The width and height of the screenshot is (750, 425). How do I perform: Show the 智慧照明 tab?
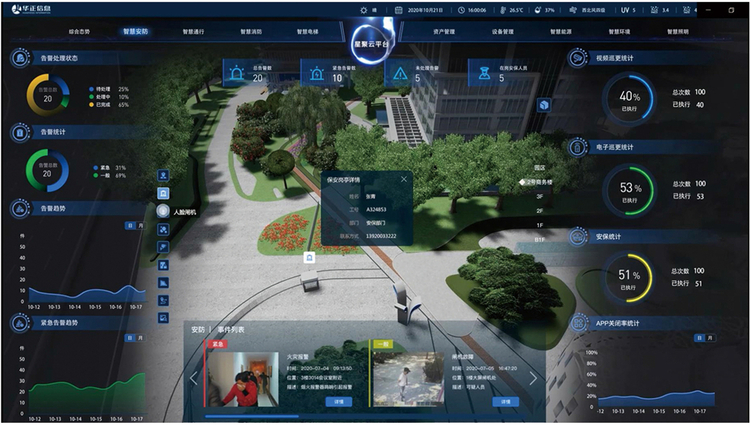click(x=676, y=31)
